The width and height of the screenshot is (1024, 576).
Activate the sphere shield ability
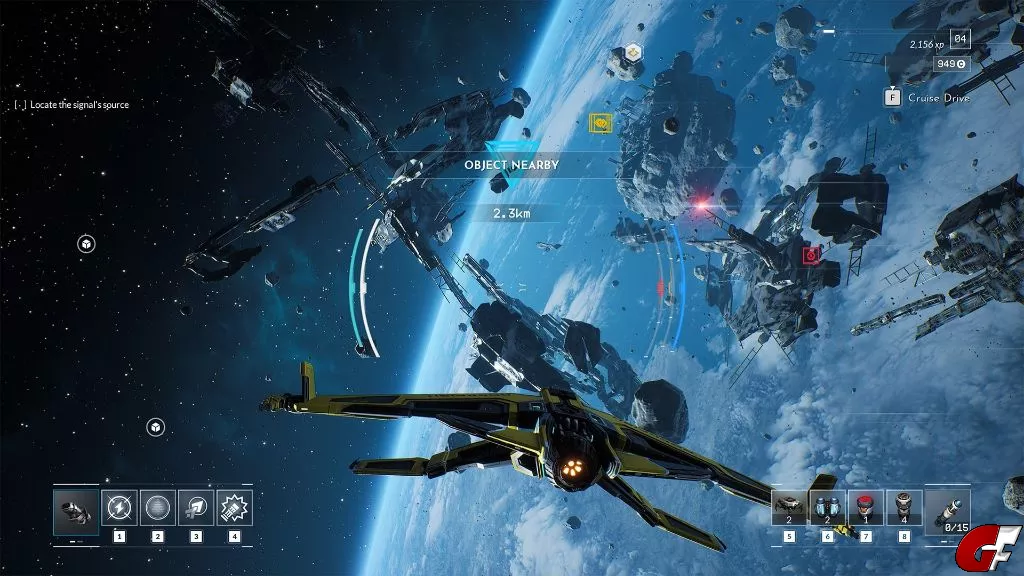tap(158, 508)
